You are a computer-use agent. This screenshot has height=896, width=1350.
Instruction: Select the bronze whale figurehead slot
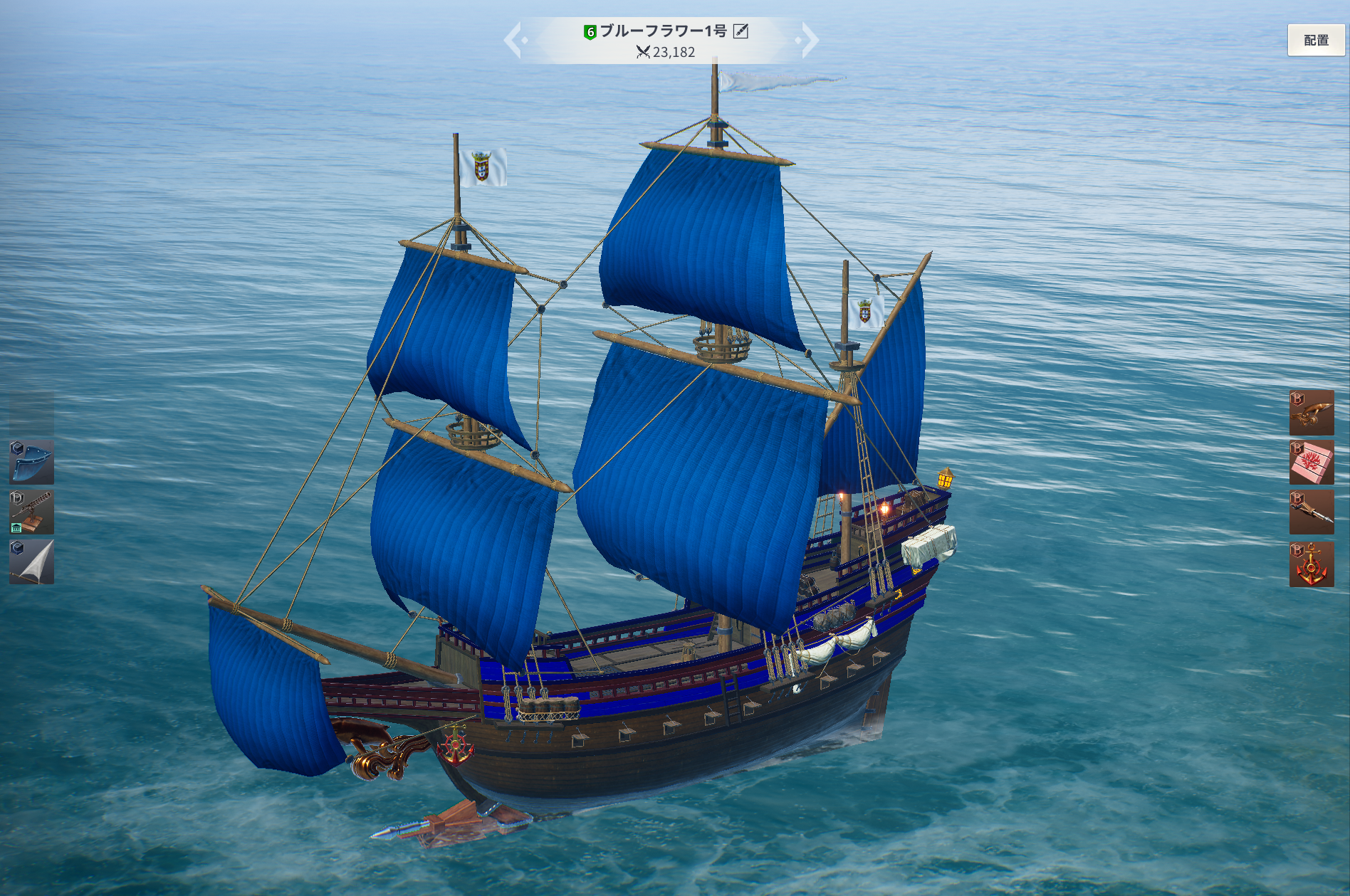coord(1311,413)
